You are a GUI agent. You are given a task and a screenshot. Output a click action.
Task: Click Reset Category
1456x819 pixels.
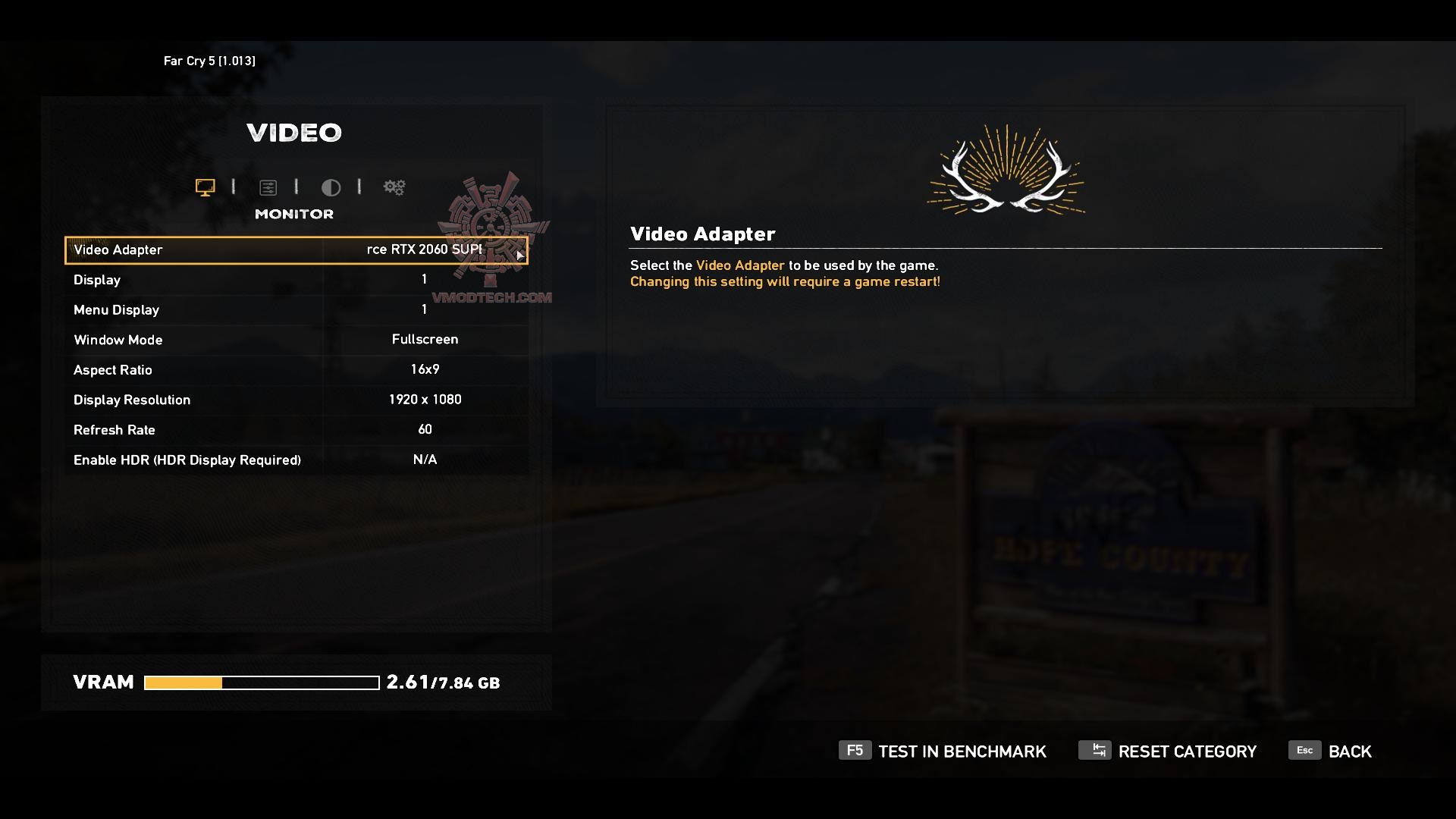tap(1168, 752)
